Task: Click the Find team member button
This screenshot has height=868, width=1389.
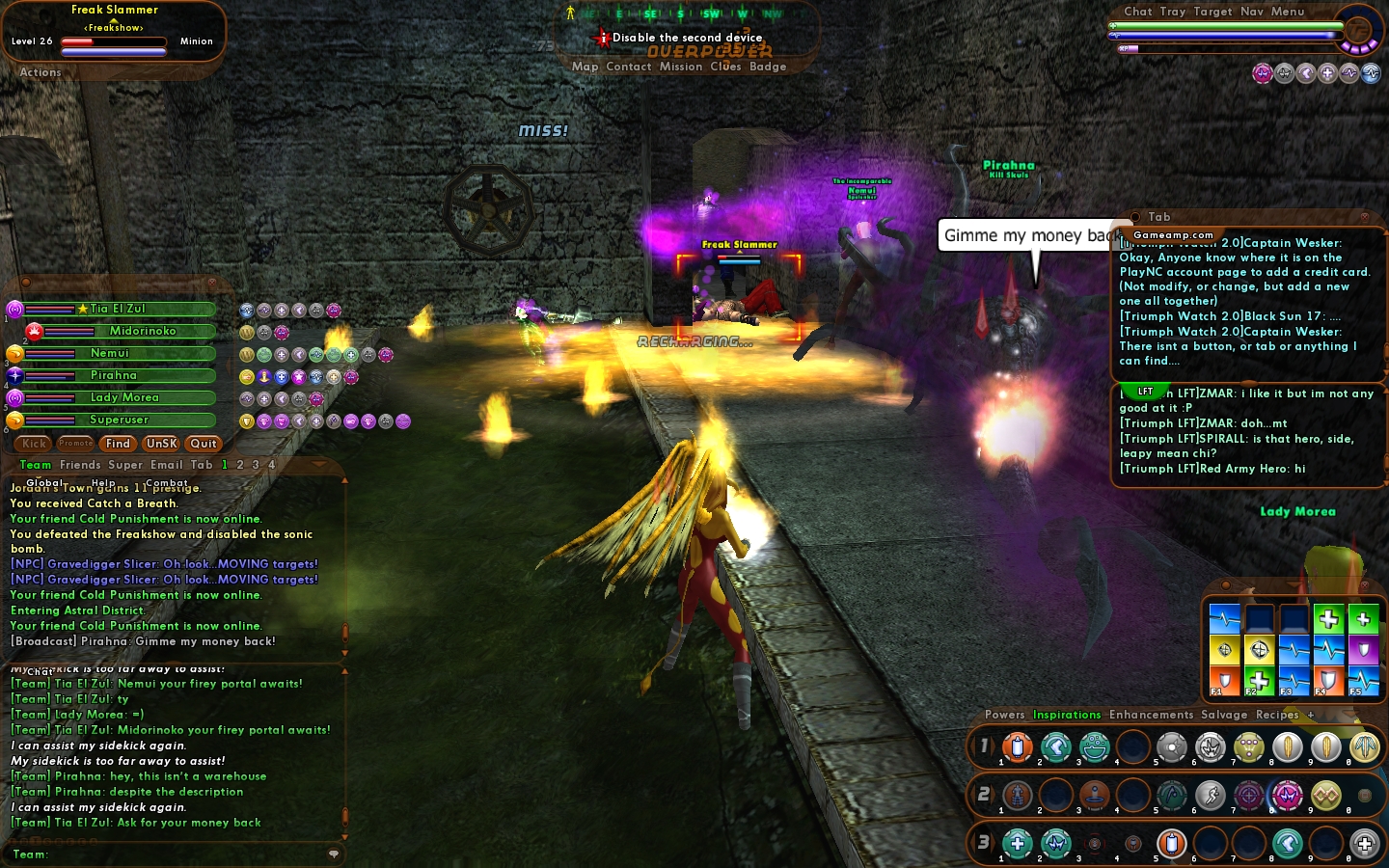Action: click(118, 444)
